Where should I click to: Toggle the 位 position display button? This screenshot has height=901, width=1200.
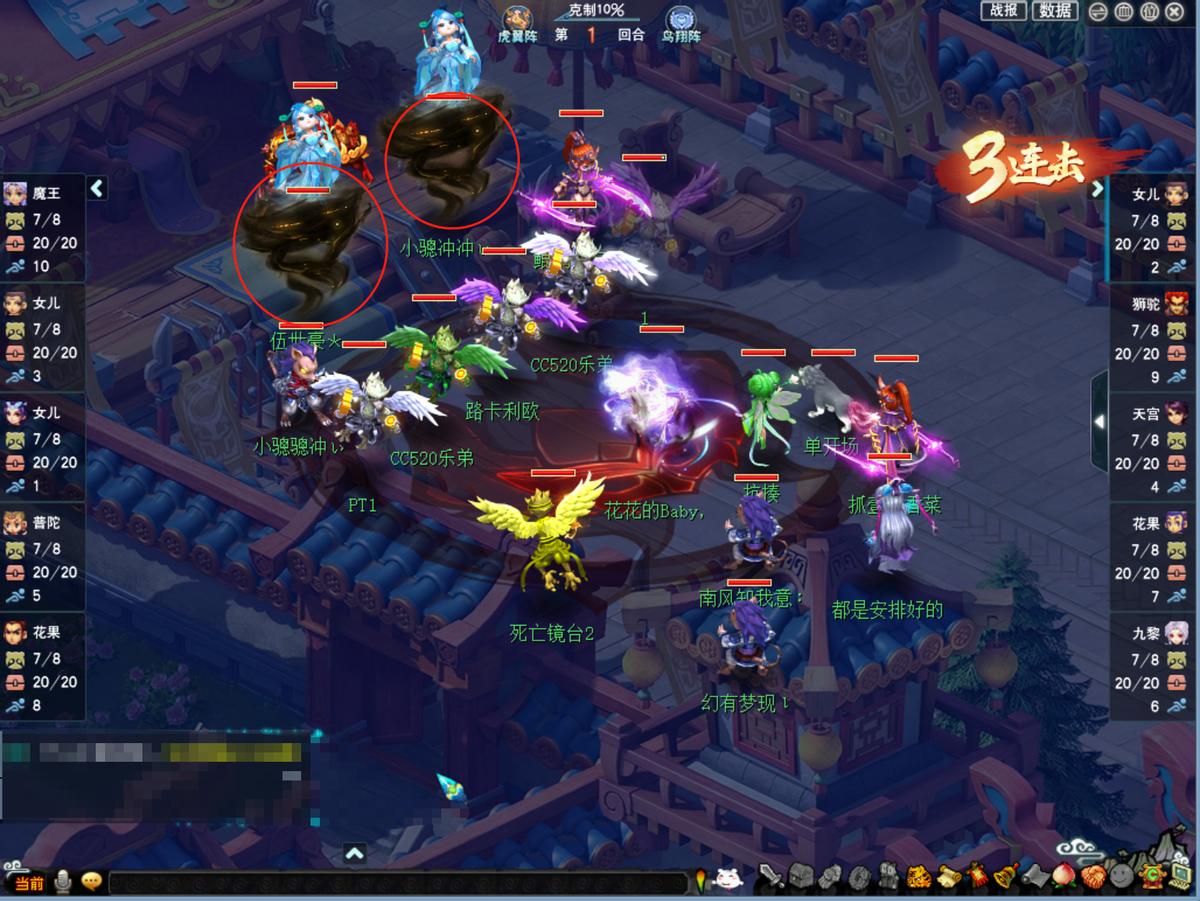point(1149,12)
